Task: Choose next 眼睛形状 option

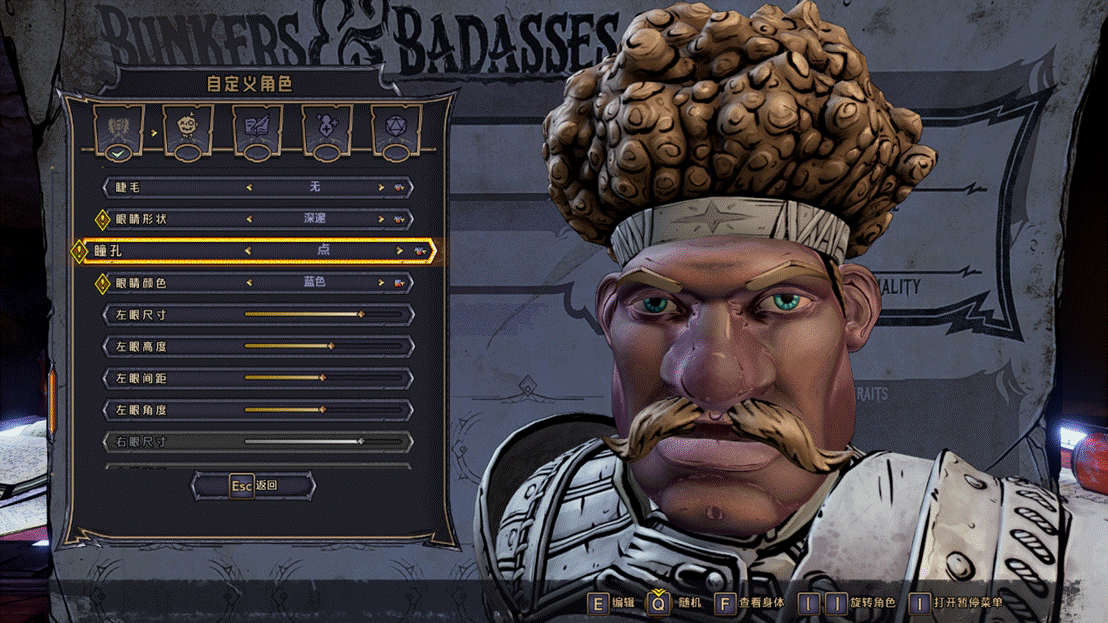Action: pyautogui.click(x=381, y=218)
